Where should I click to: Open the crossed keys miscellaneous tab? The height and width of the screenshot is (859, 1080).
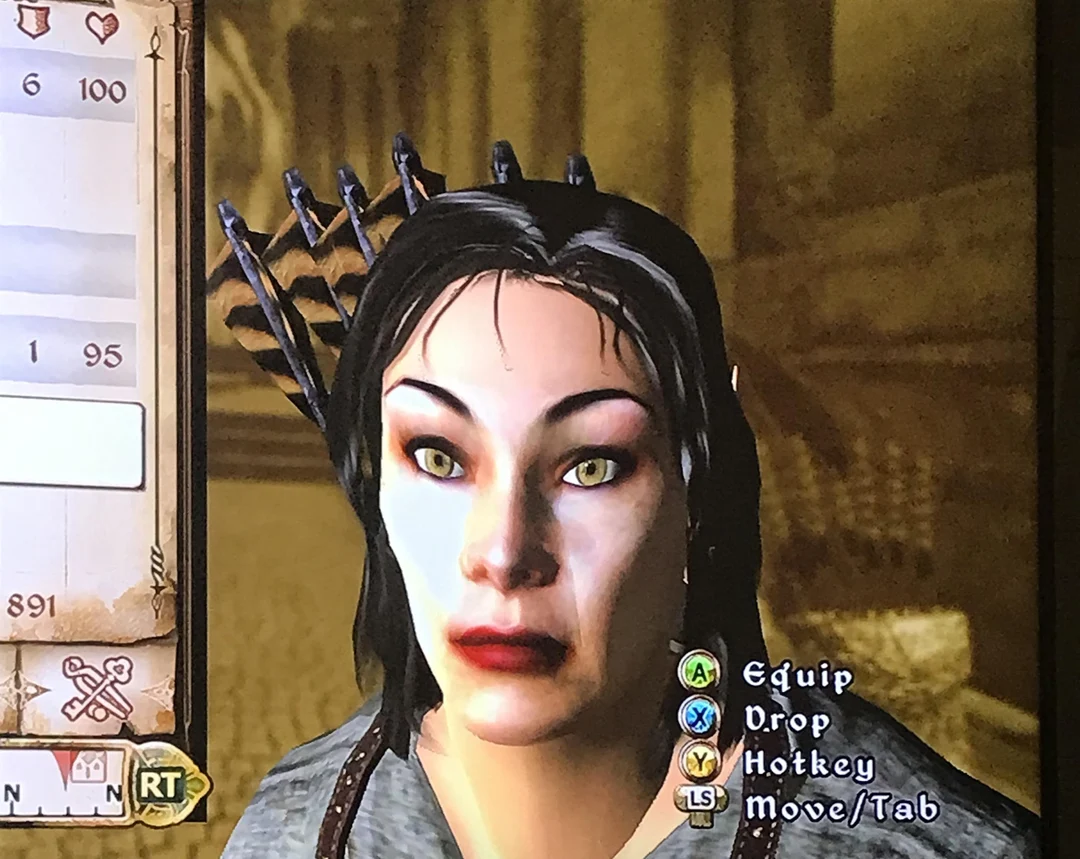pos(96,689)
